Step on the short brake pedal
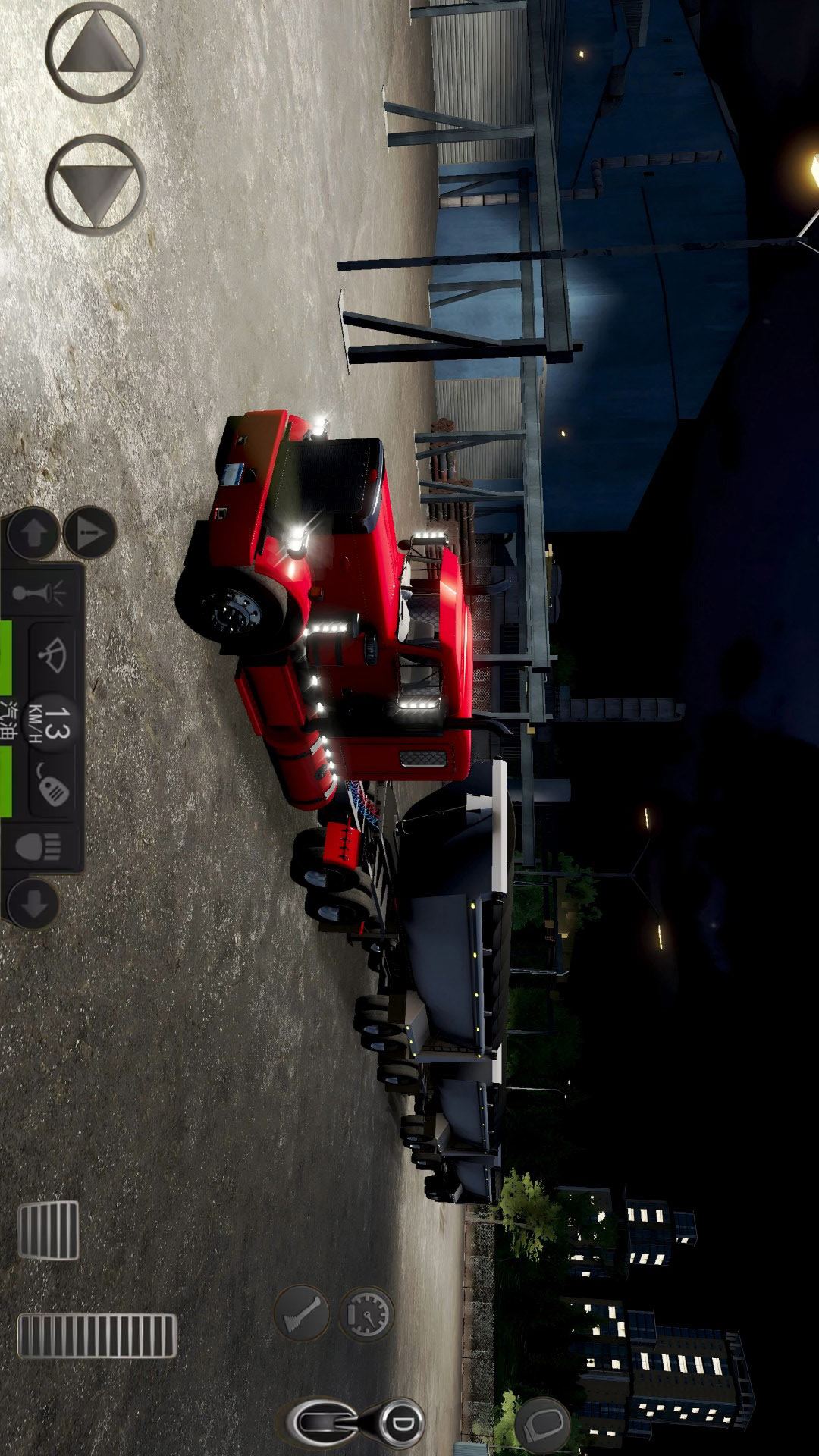This screenshot has width=819, height=1456. [x=48, y=1230]
